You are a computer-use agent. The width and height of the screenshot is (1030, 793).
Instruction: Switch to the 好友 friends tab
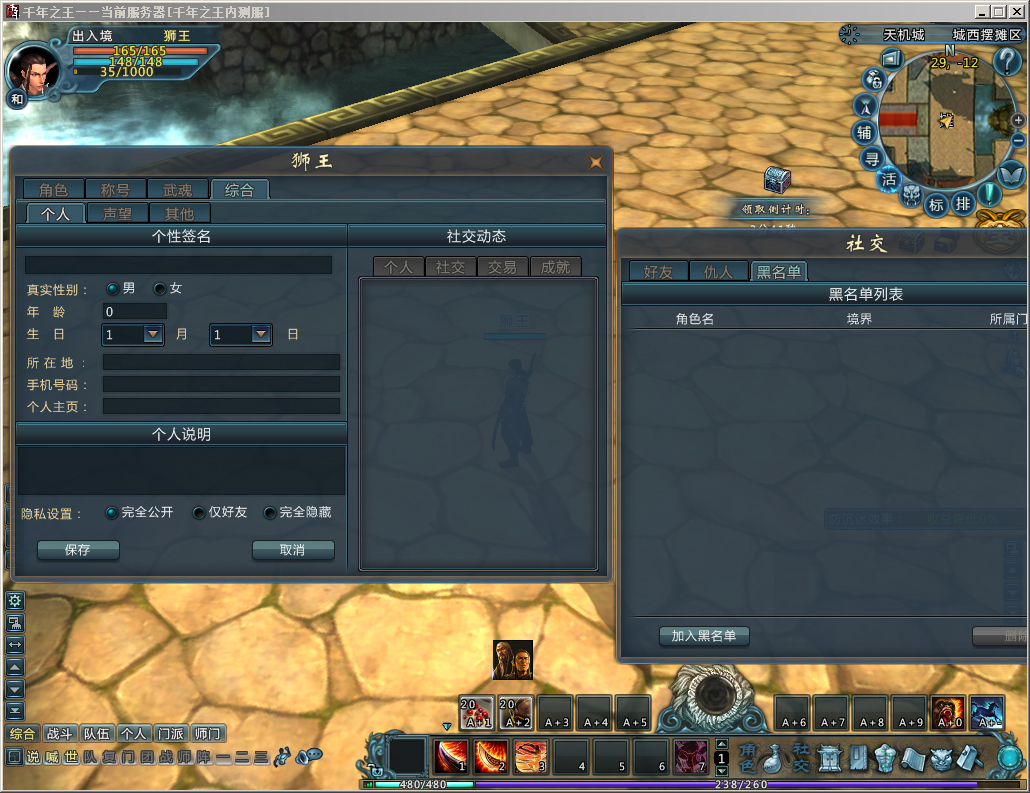point(658,271)
